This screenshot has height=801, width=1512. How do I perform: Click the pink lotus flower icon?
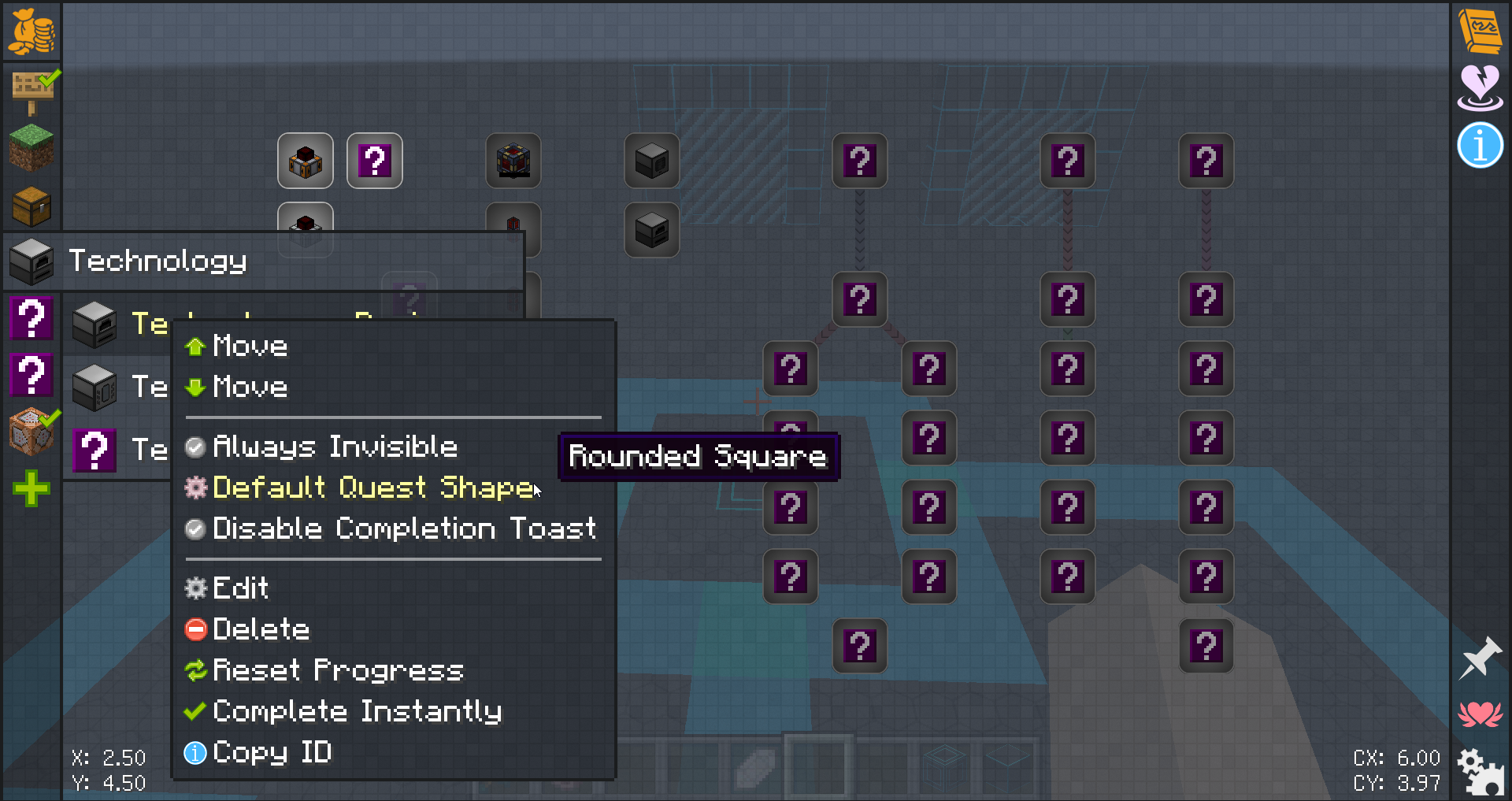point(1480,714)
